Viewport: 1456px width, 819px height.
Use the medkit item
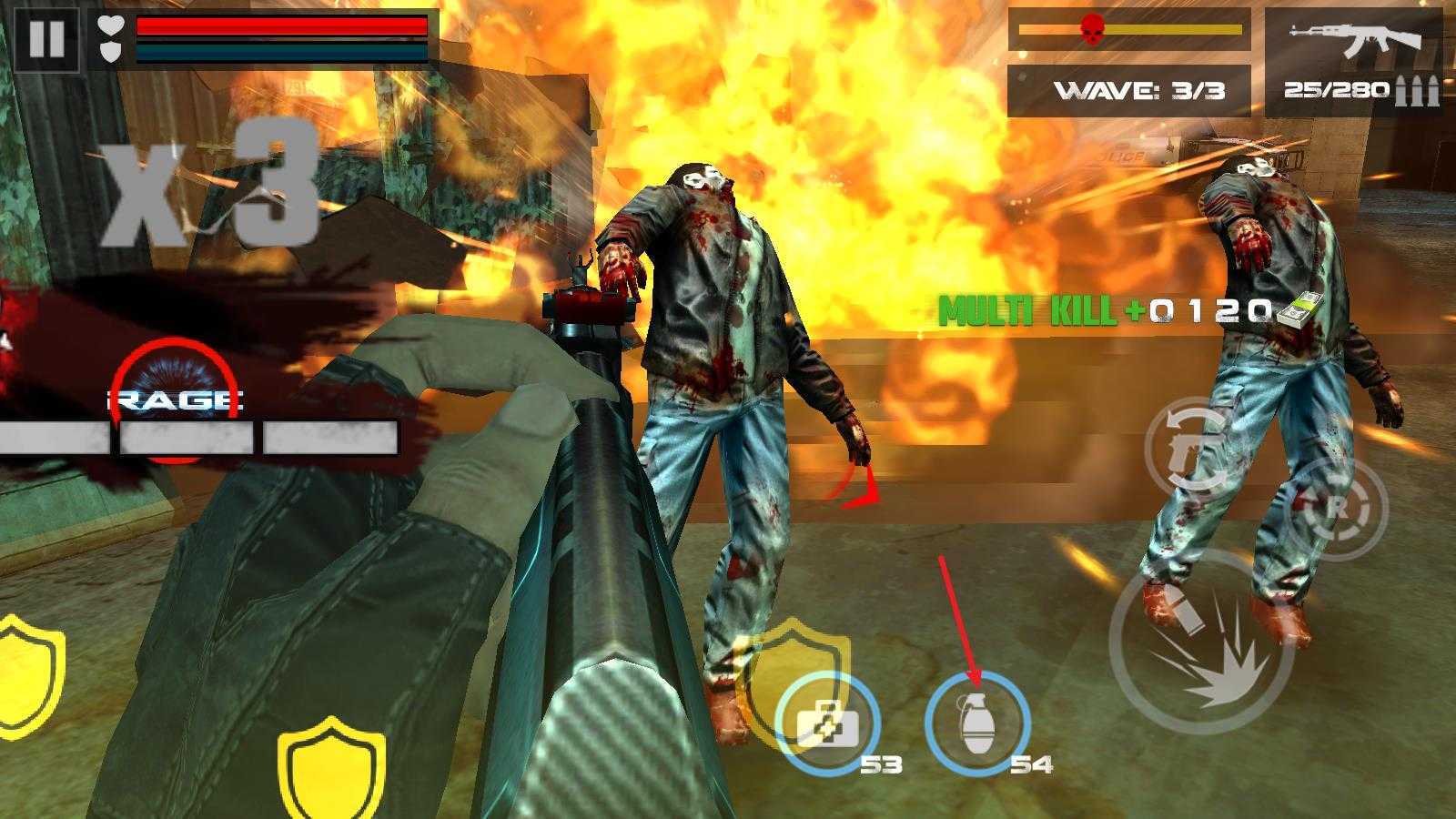(828, 723)
